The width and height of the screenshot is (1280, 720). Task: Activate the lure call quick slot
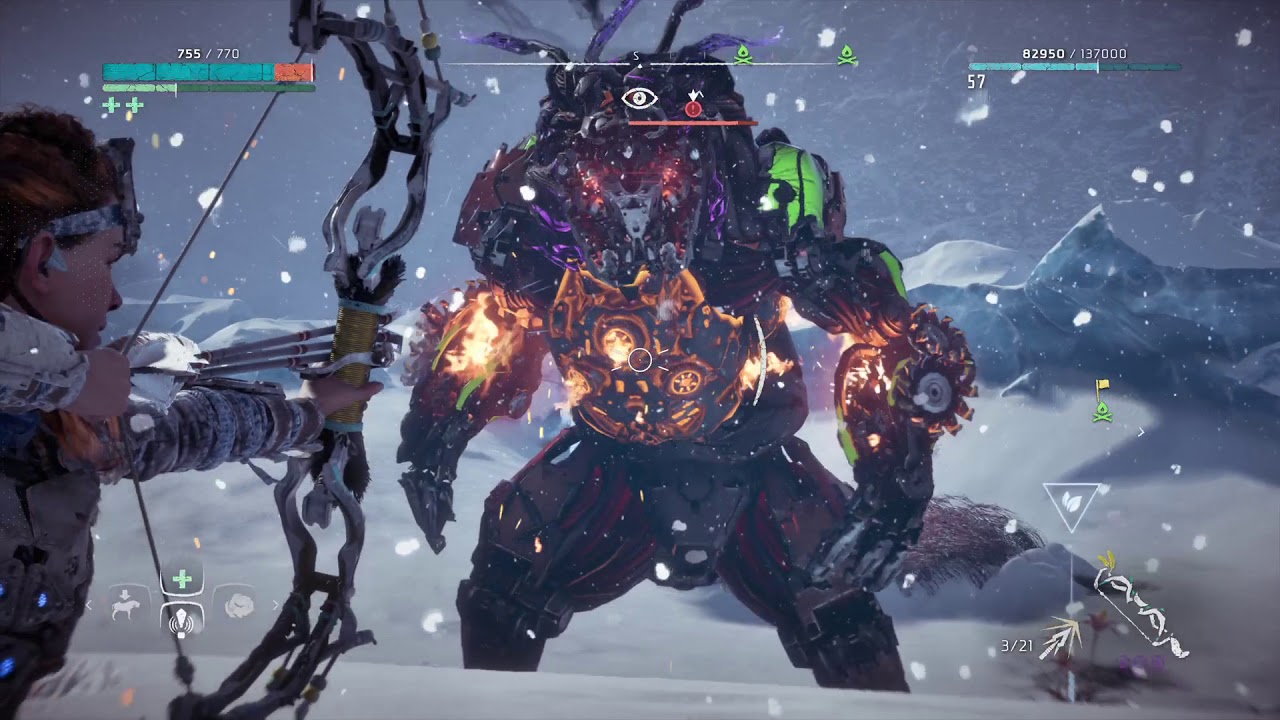tap(182, 622)
